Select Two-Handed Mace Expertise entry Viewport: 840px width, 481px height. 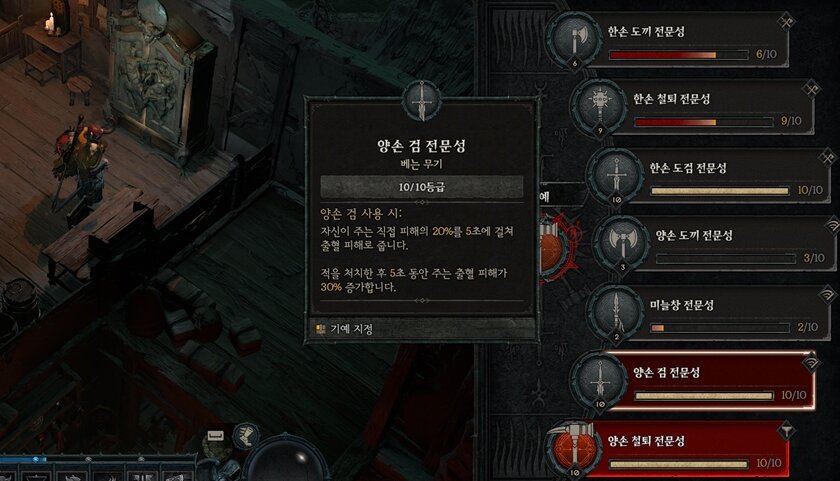point(690,448)
